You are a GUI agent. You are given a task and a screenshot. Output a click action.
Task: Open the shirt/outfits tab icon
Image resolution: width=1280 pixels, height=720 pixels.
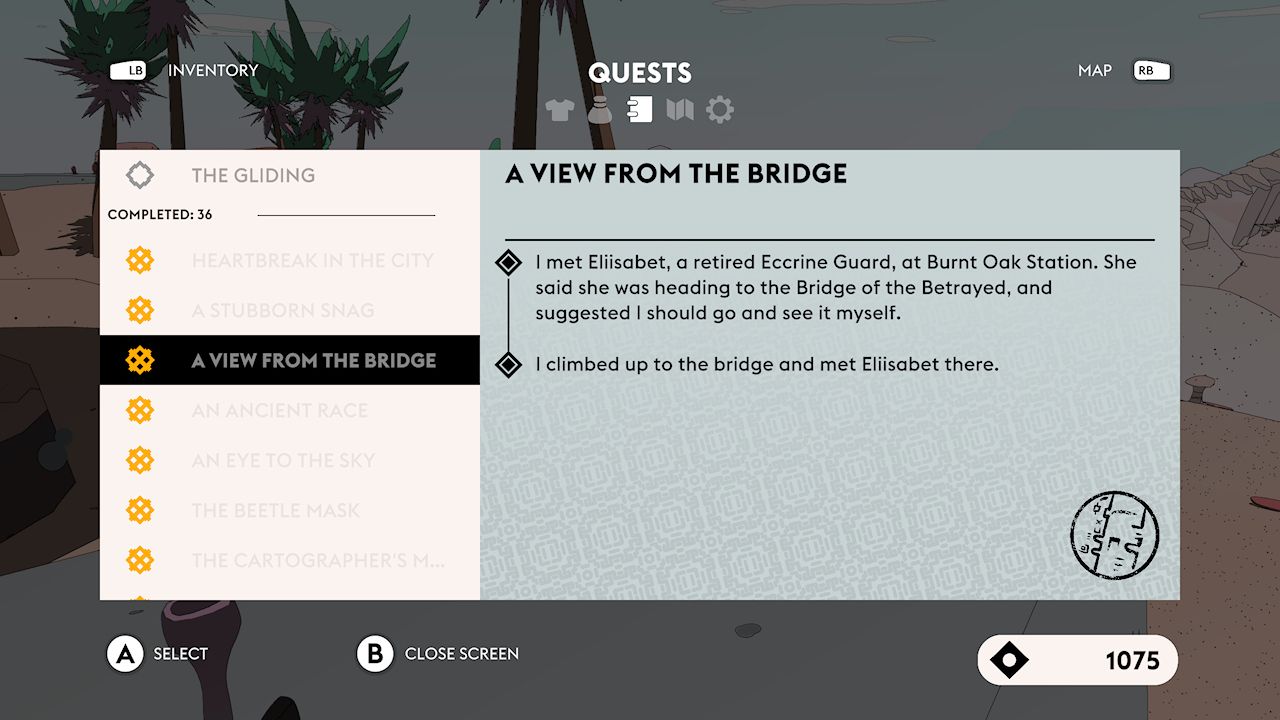click(560, 110)
